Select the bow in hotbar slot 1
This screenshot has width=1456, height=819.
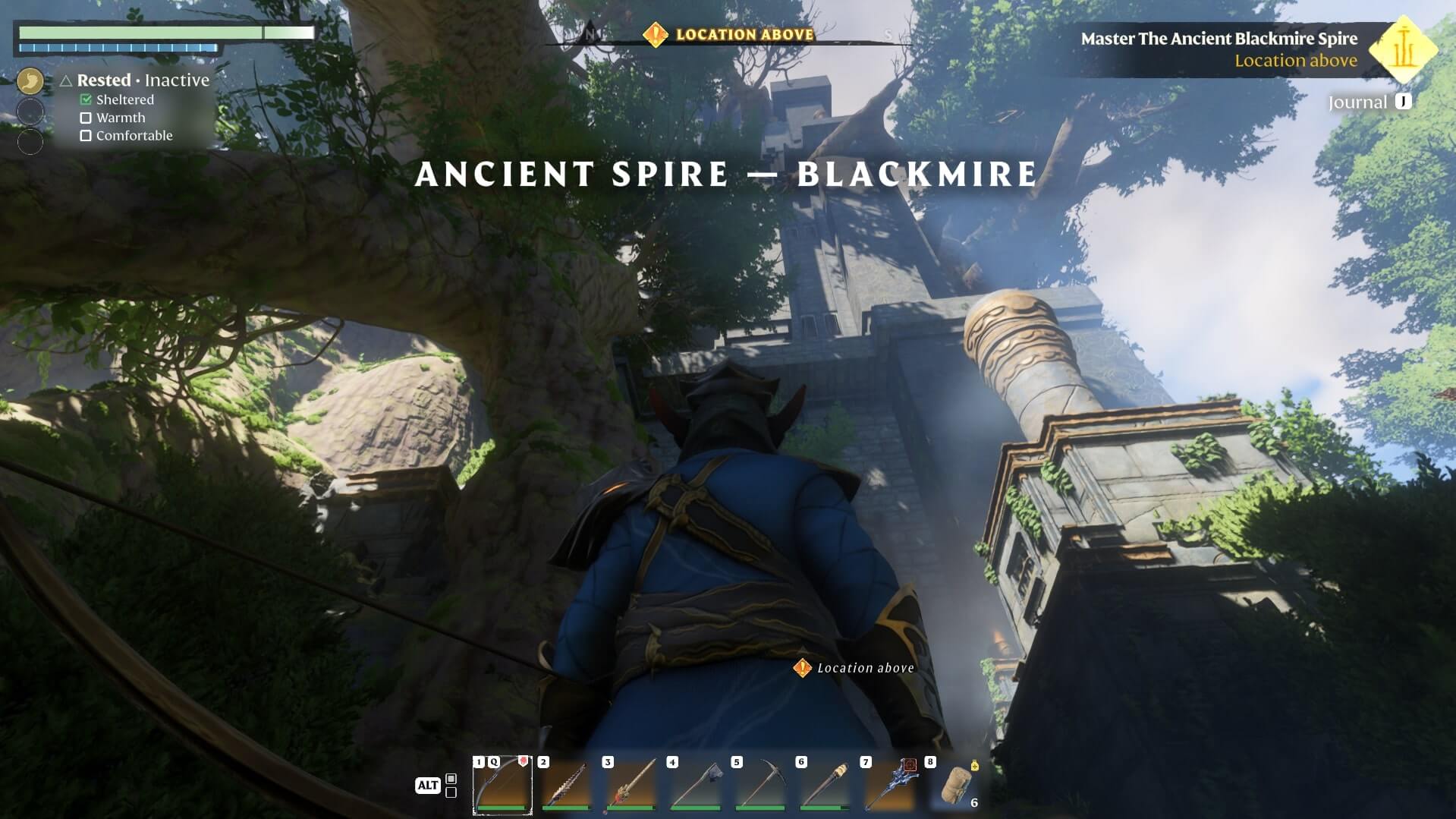[x=502, y=785]
